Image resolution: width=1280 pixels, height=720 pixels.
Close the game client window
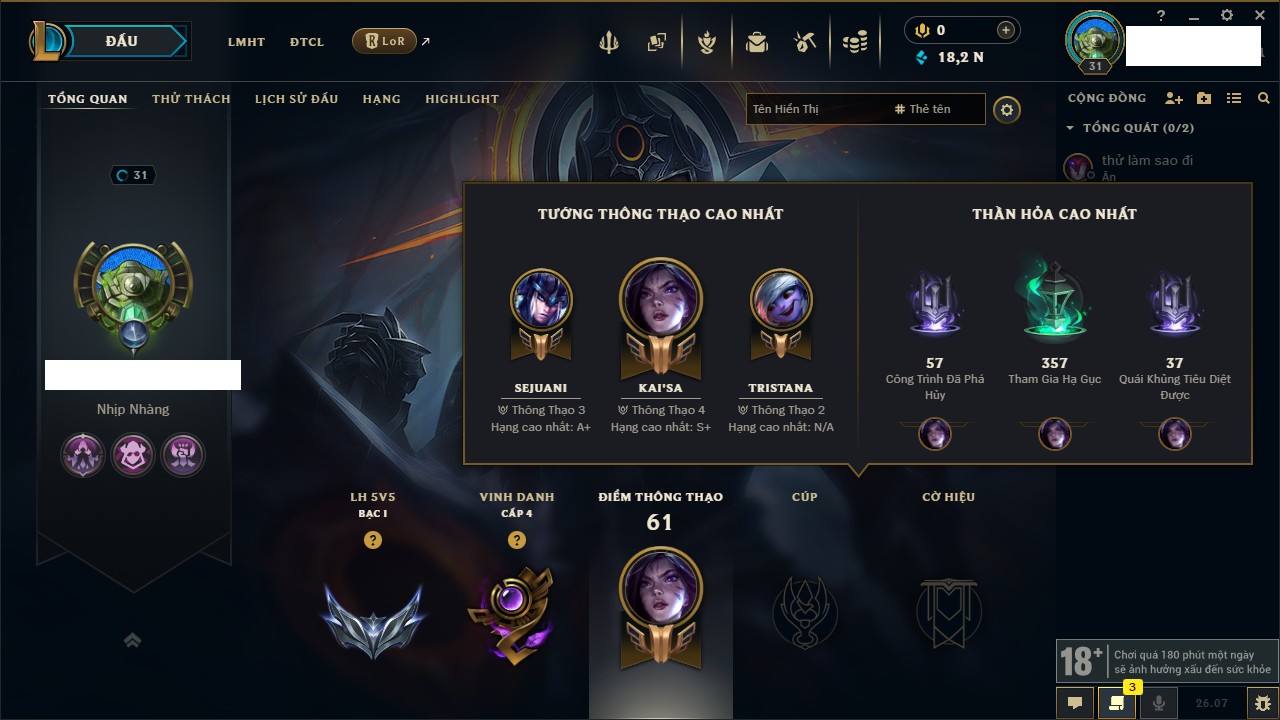(1259, 15)
